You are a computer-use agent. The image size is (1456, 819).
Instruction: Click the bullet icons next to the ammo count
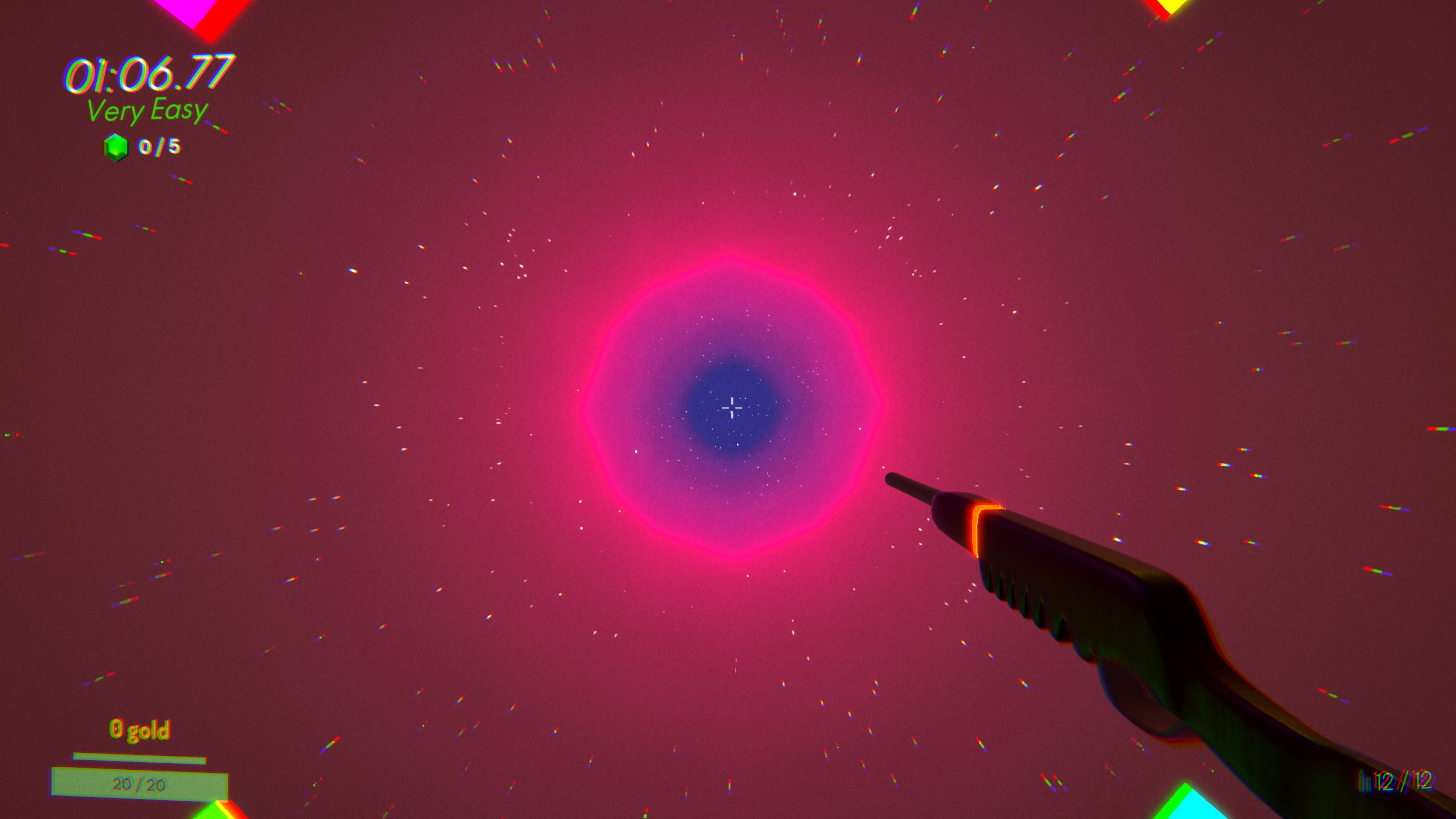1365,782
